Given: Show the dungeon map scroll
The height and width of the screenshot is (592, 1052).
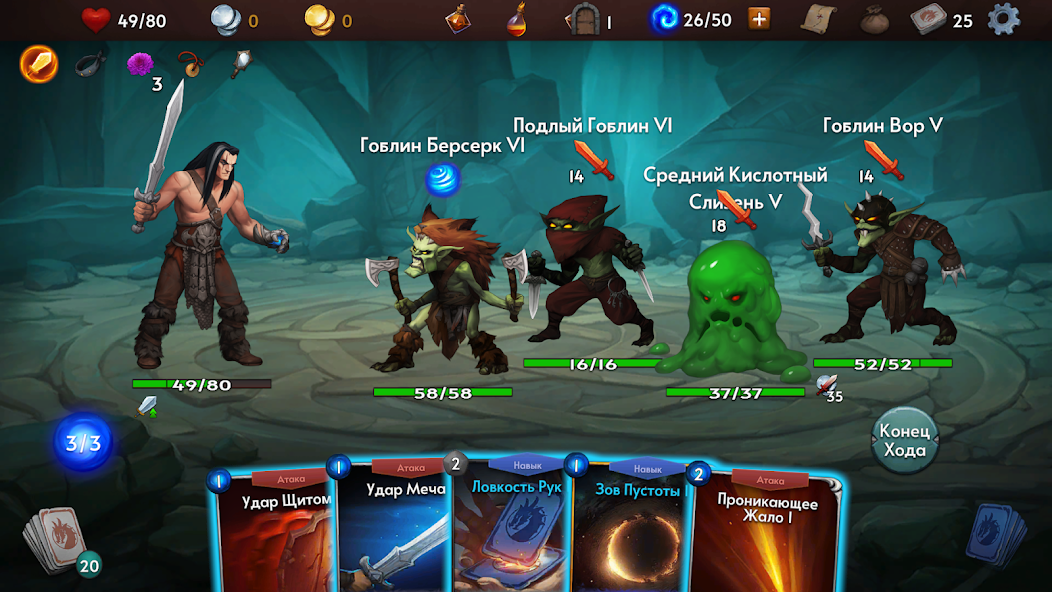Looking at the screenshot, I should (x=818, y=19).
